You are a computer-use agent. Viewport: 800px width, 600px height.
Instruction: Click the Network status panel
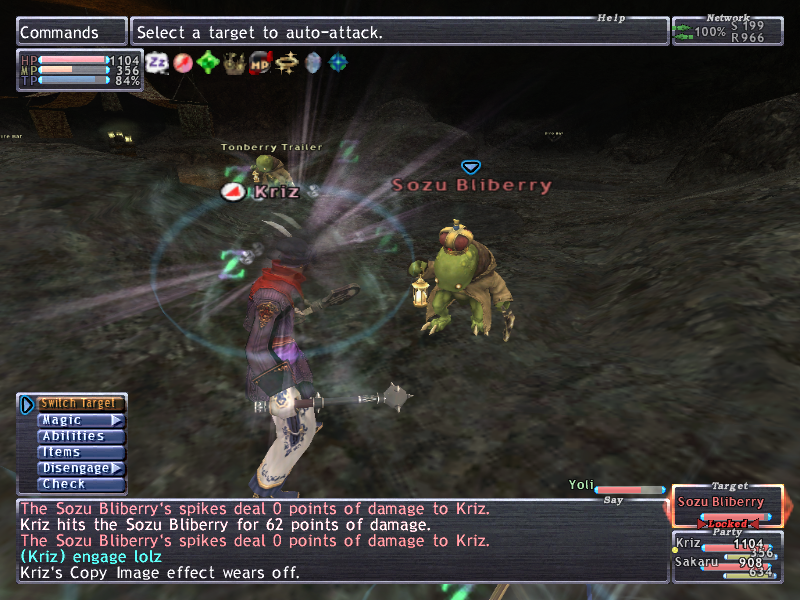[x=727, y=31]
